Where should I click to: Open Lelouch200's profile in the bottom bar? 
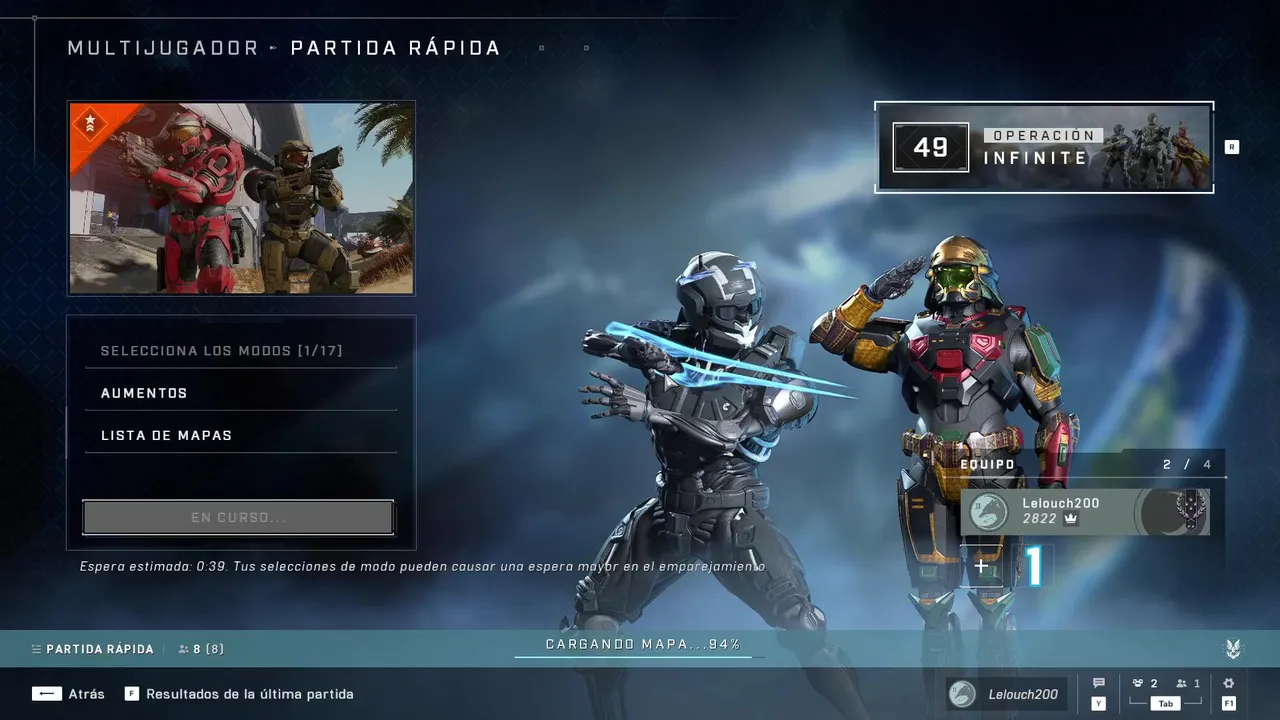tap(1007, 694)
